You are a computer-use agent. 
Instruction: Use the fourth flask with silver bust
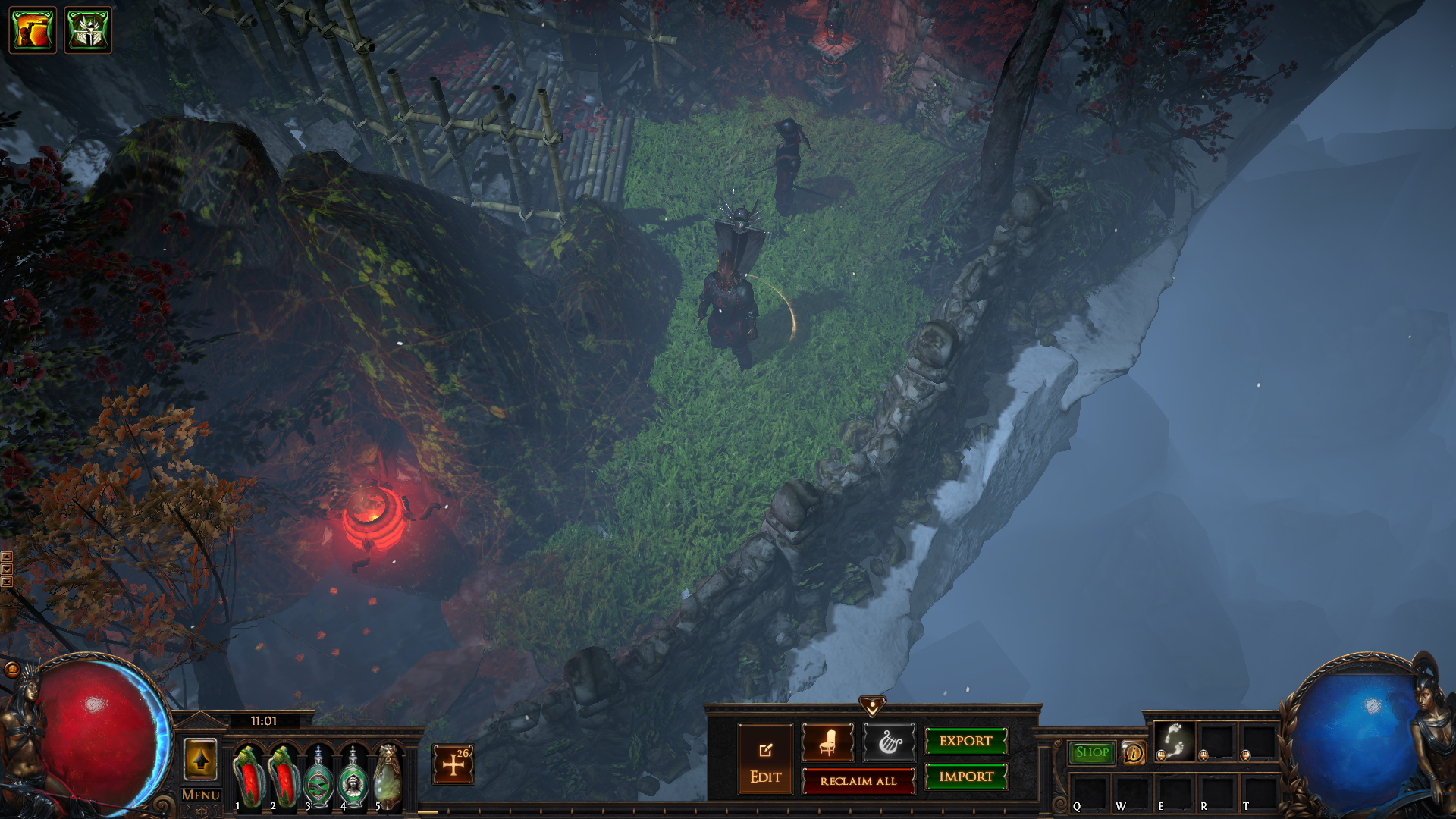[353, 778]
